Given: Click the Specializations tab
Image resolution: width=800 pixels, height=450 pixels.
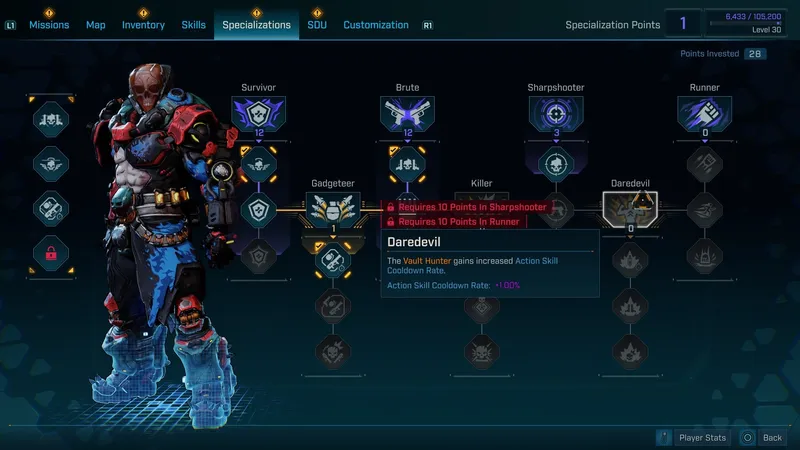Looking at the screenshot, I should tap(256, 25).
